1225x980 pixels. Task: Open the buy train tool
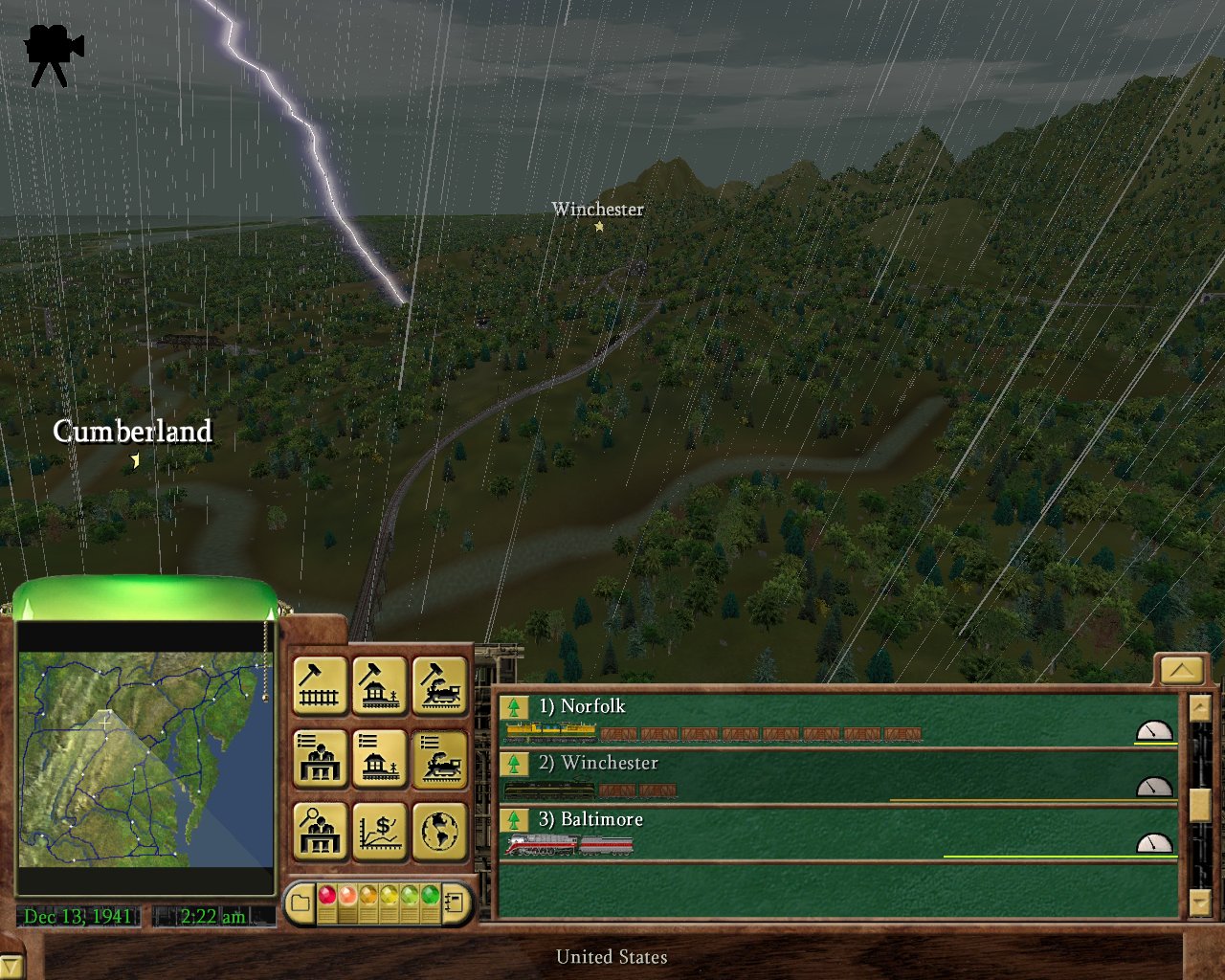point(439,685)
